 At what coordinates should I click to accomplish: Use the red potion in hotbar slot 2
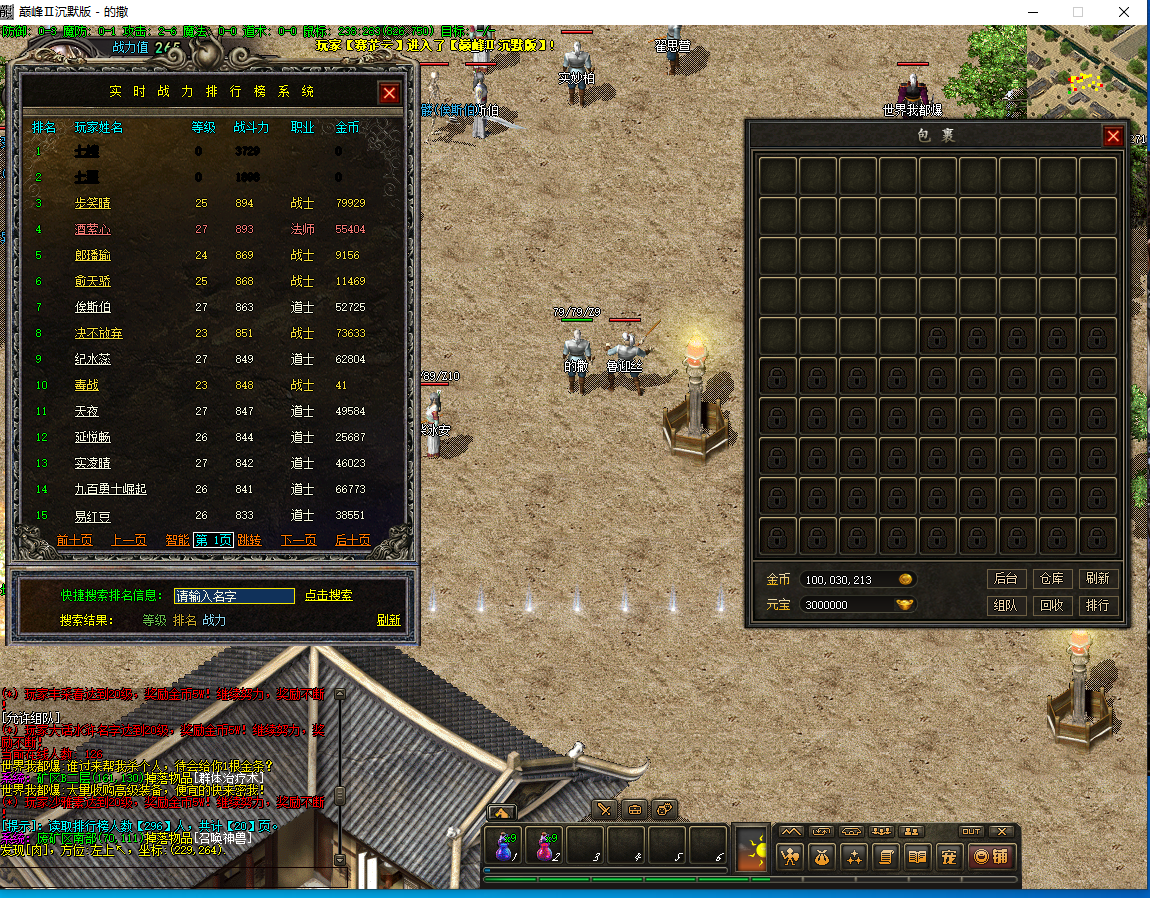coord(544,847)
